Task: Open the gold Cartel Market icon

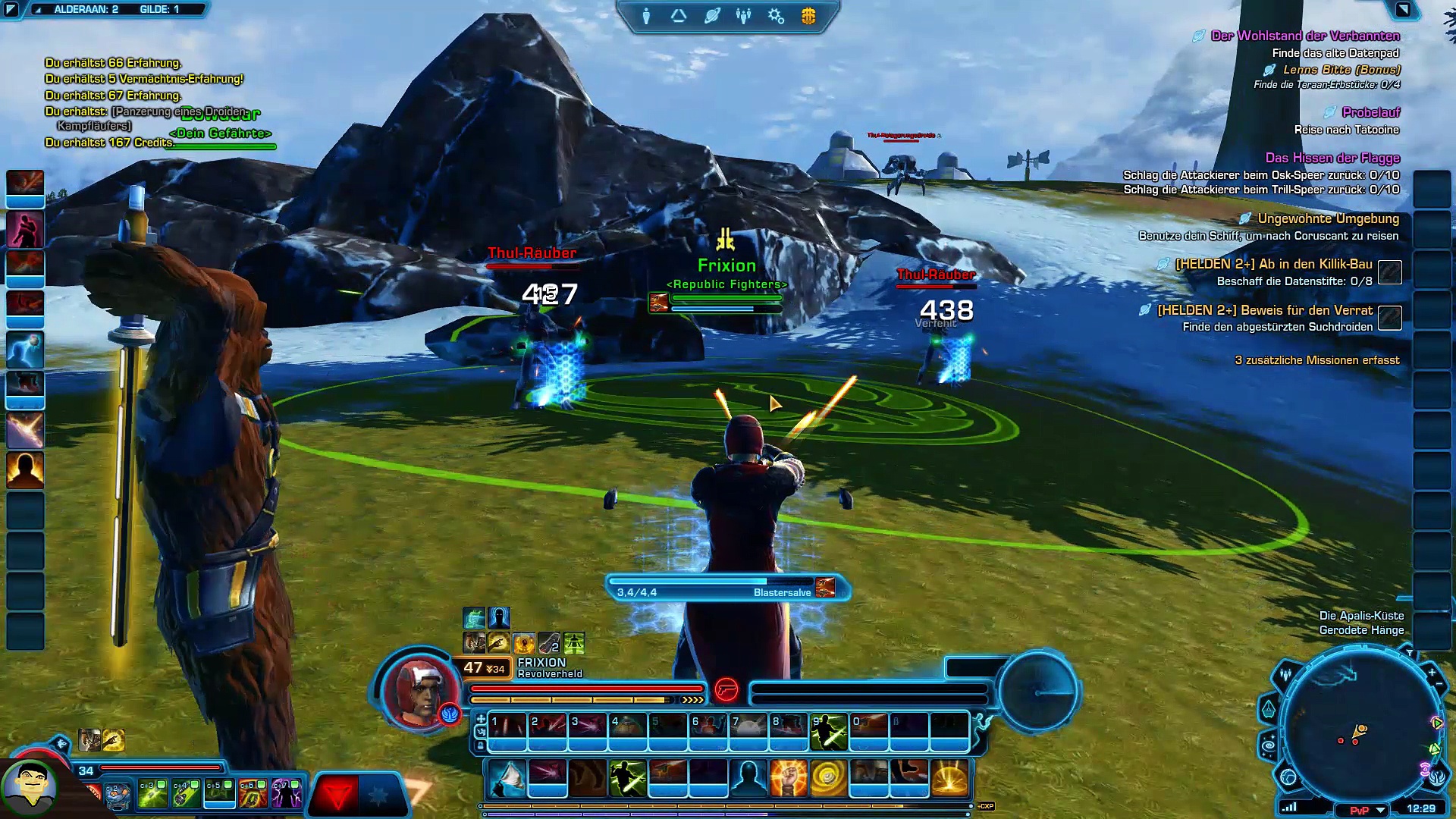Action: (x=808, y=16)
